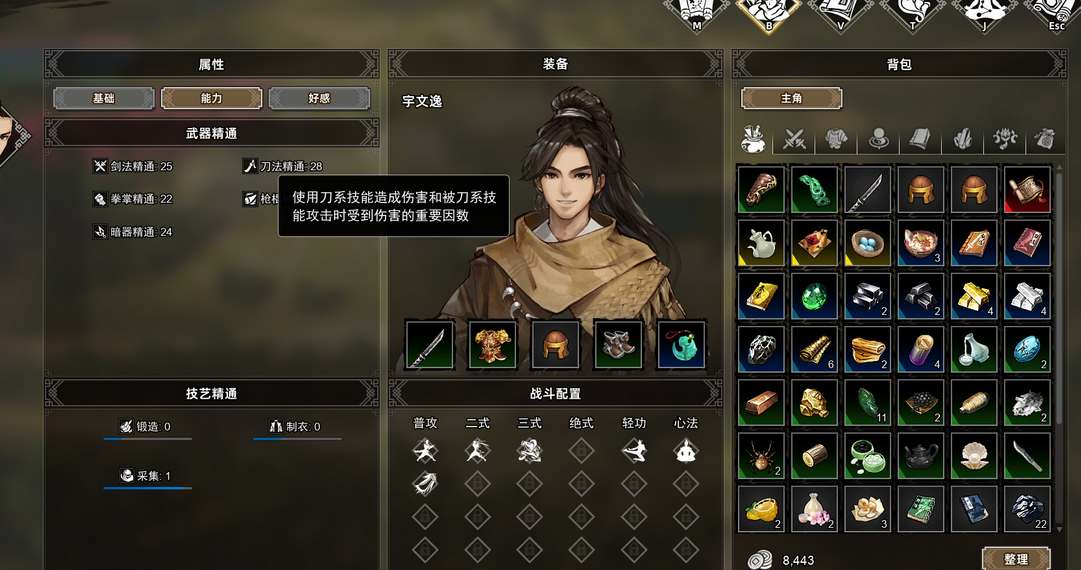Open the 好感 tab
Image resolution: width=1081 pixels, height=570 pixels.
[319, 99]
